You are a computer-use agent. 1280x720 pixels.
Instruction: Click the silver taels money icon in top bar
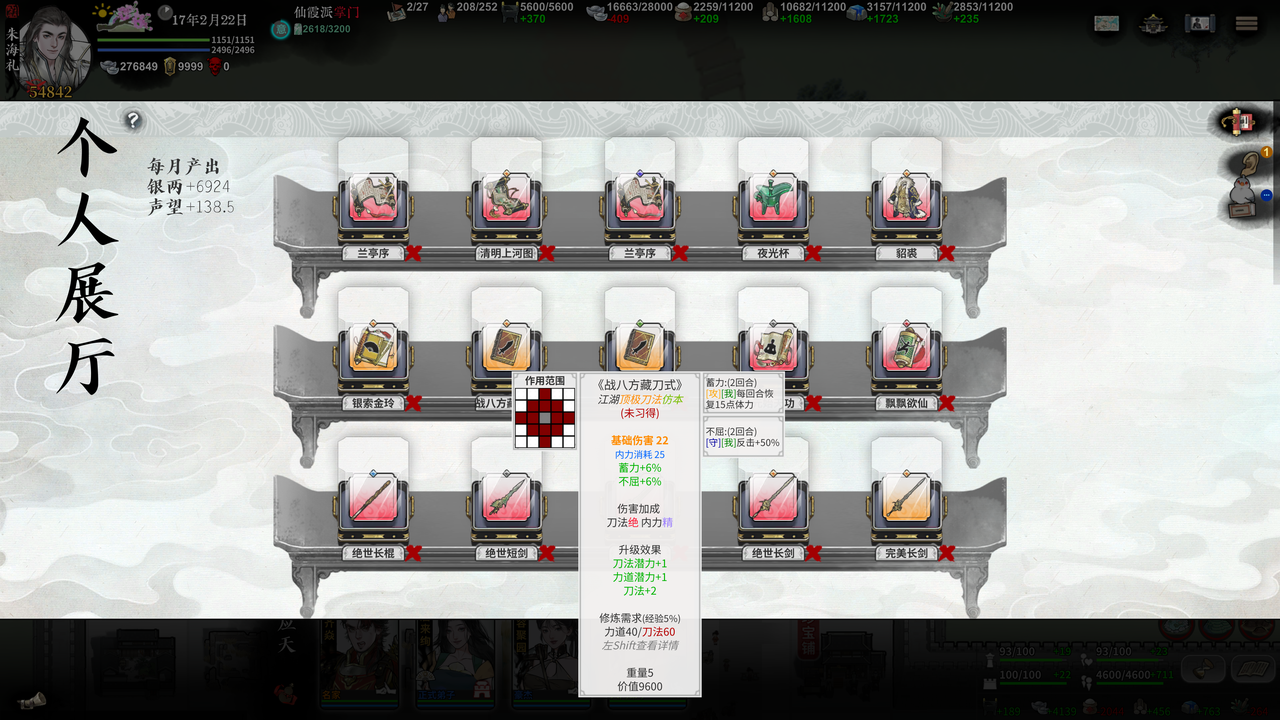[x=108, y=66]
